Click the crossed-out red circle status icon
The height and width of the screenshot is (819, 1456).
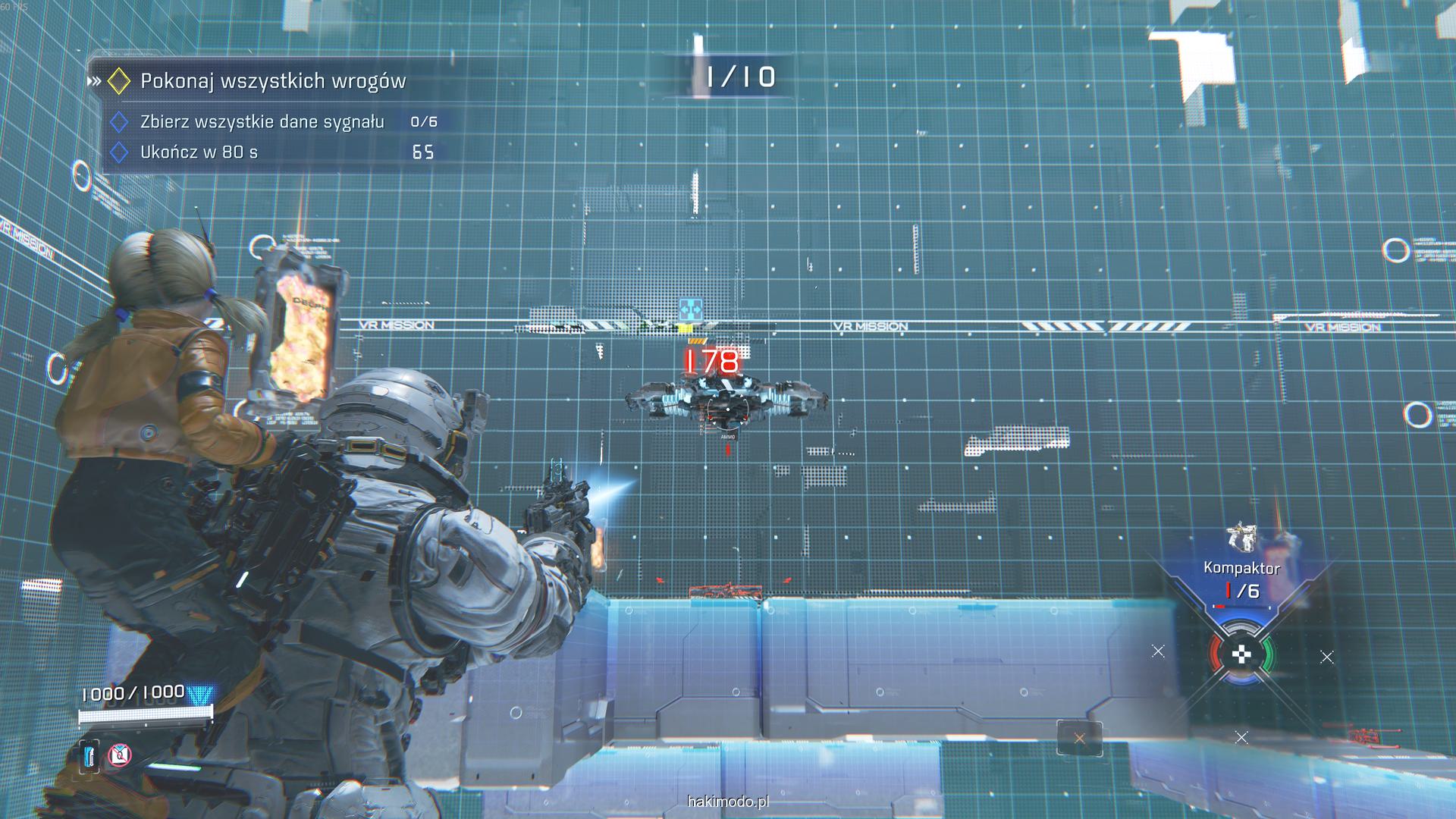[120, 755]
